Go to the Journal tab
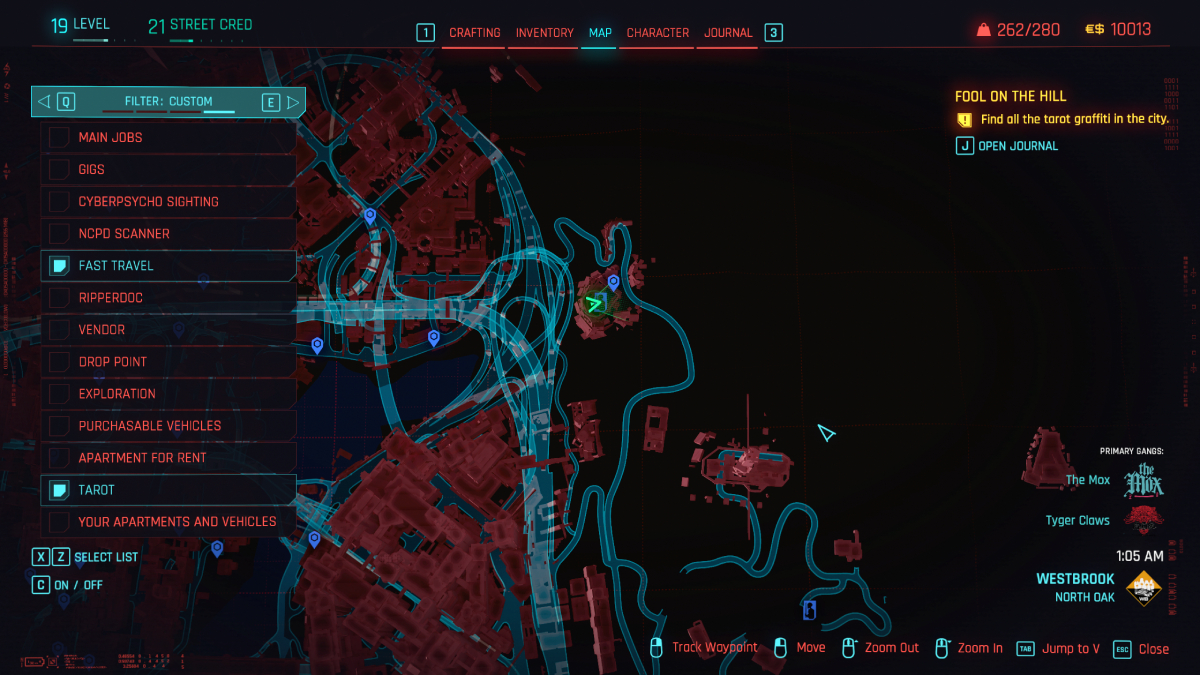The image size is (1200, 675). click(728, 33)
